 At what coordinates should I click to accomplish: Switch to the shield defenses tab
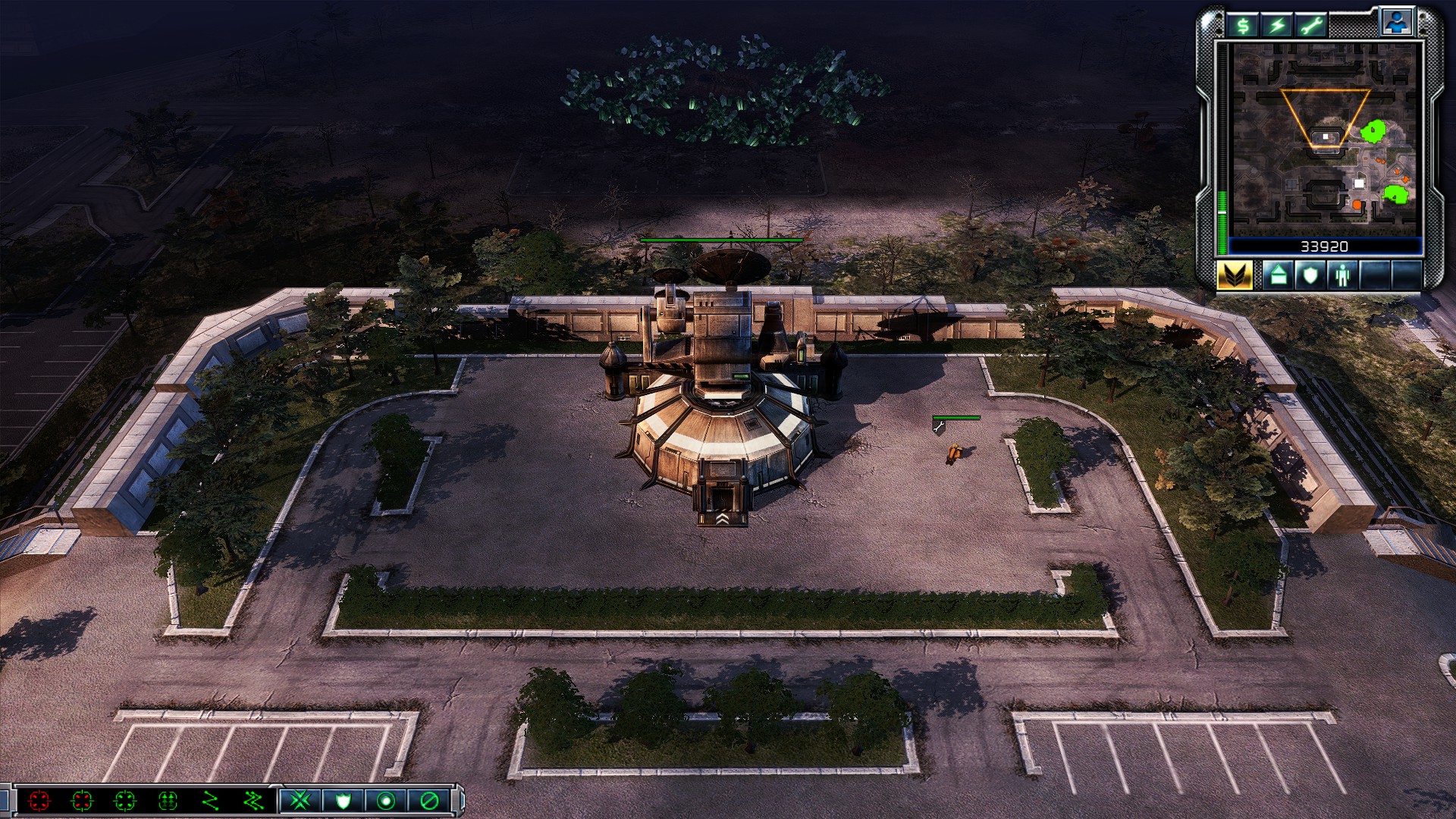[1310, 275]
